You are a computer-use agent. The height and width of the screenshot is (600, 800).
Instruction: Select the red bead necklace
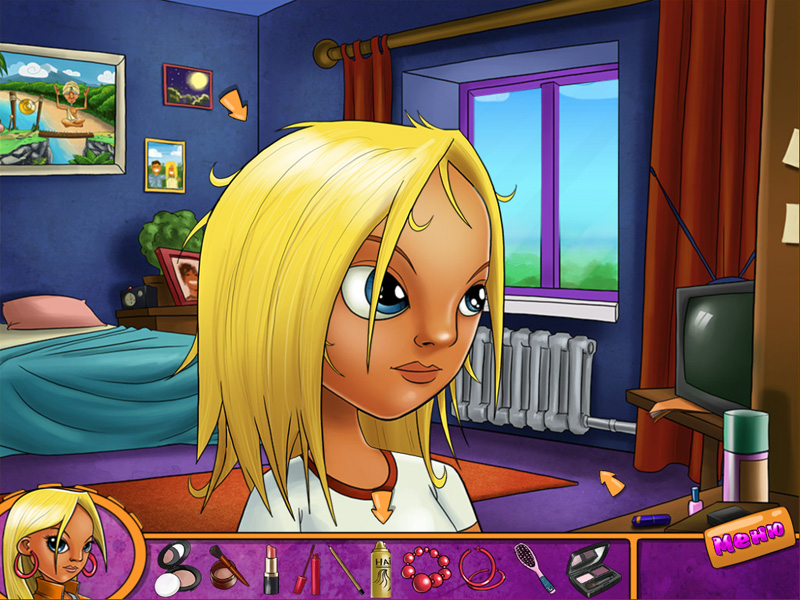point(425,567)
